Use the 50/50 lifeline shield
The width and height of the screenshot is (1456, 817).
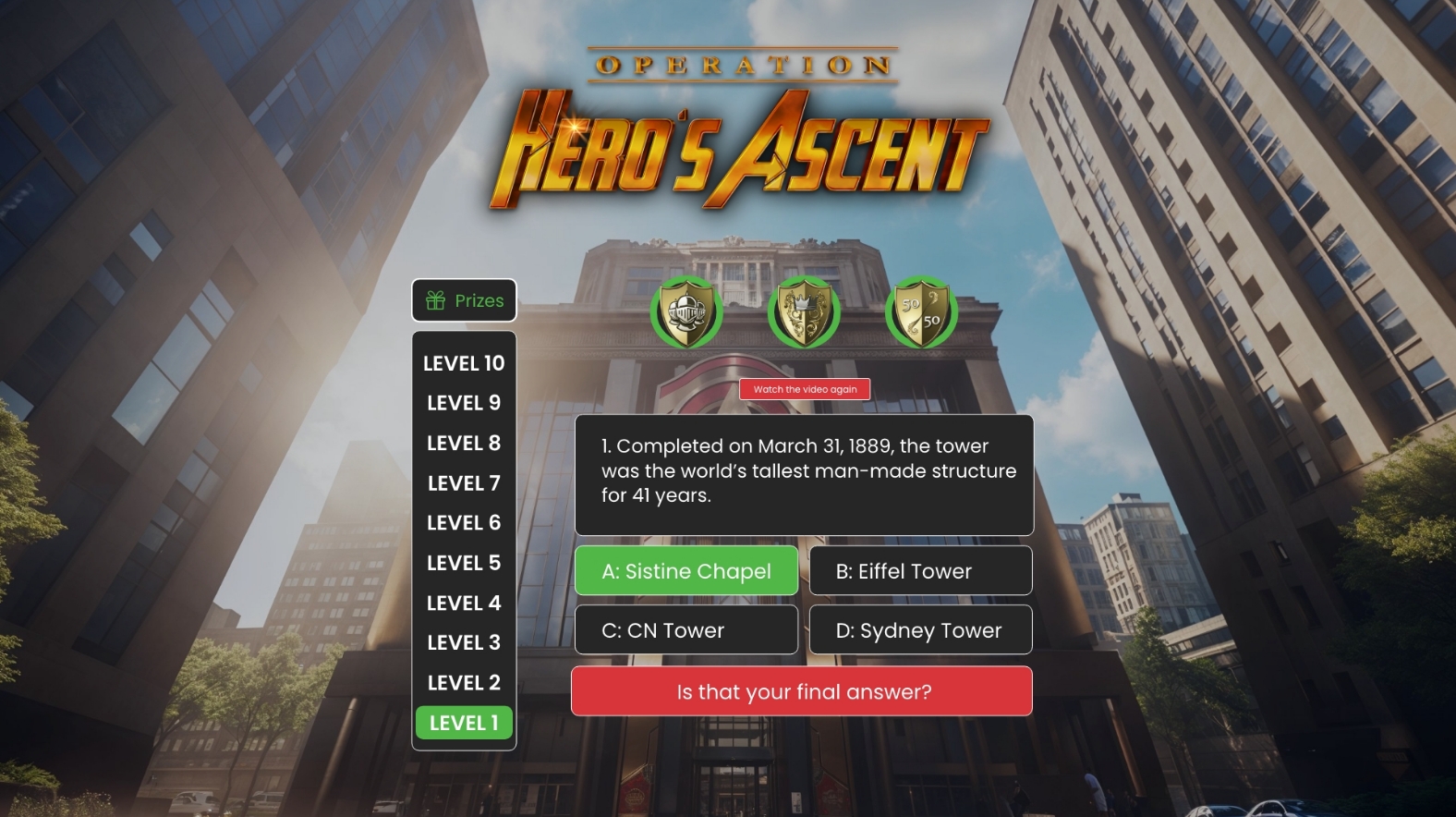point(920,312)
